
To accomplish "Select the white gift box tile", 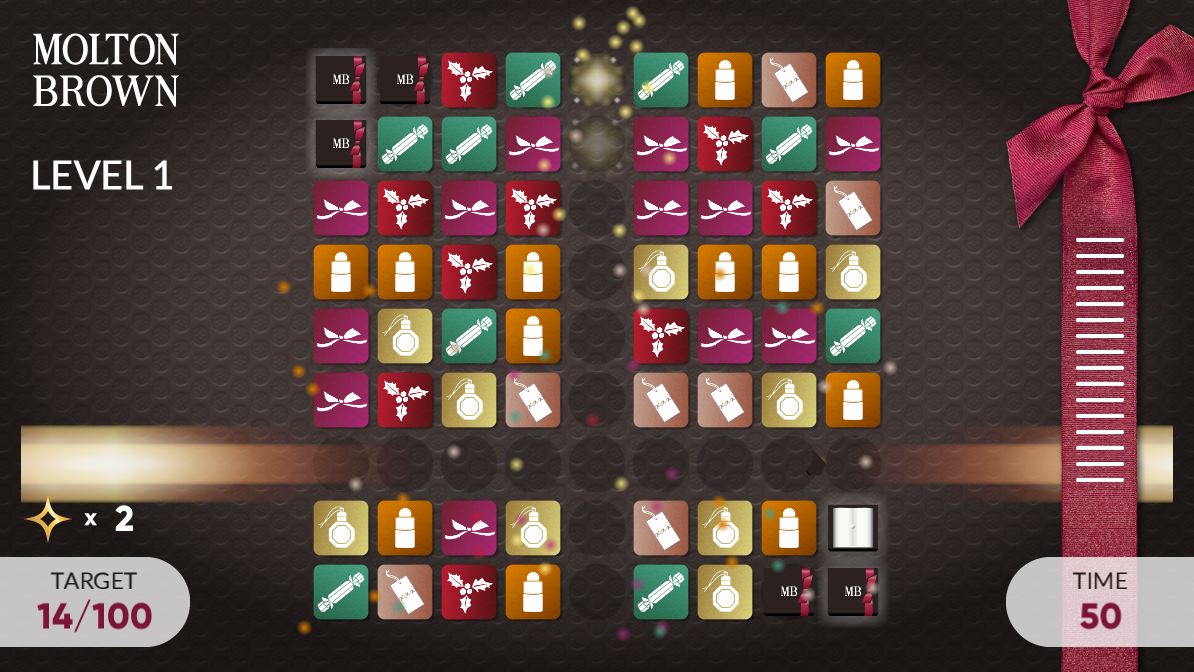I will [x=853, y=528].
